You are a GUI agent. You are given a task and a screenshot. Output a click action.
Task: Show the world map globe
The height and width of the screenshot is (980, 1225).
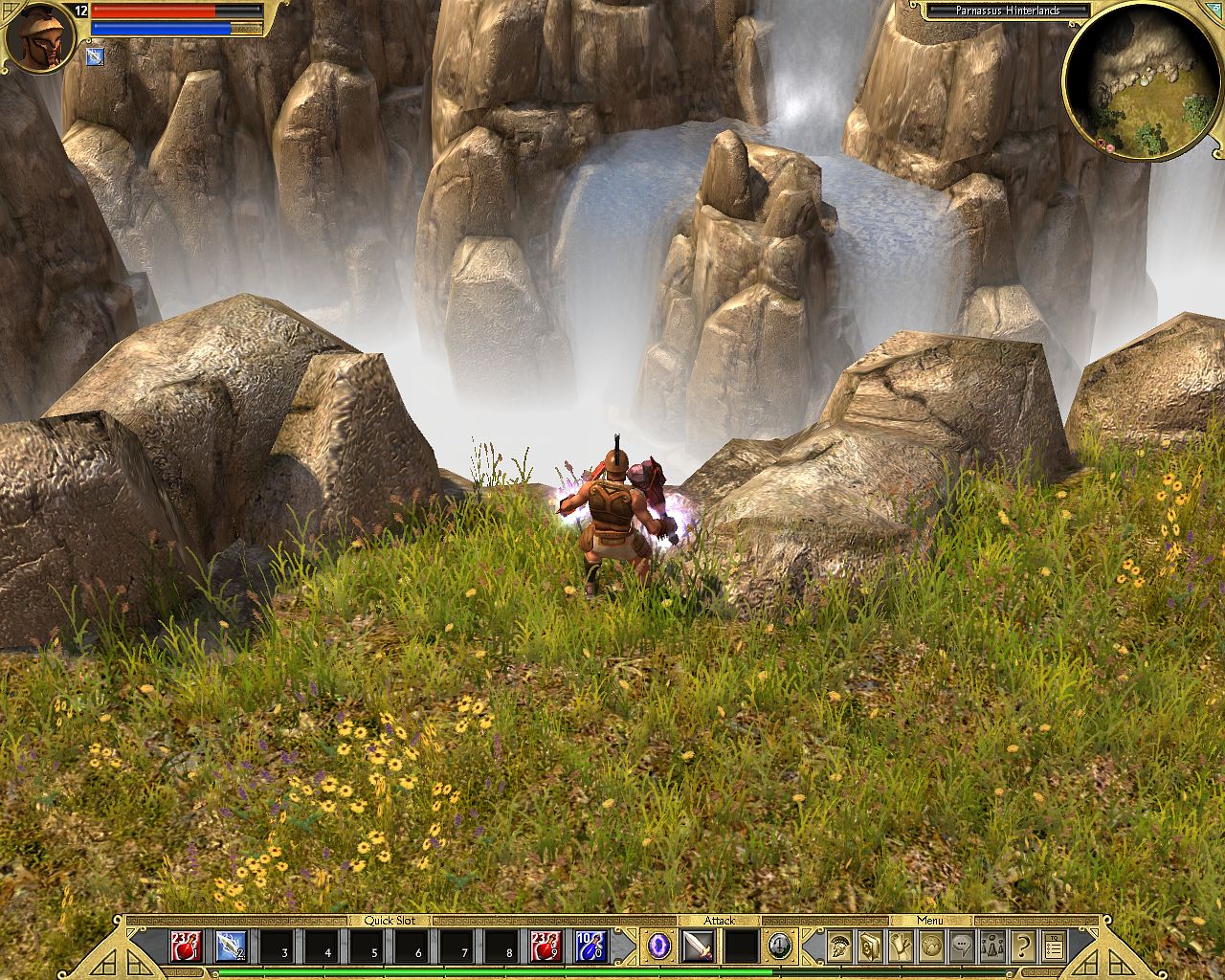click(x=931, y=947)
